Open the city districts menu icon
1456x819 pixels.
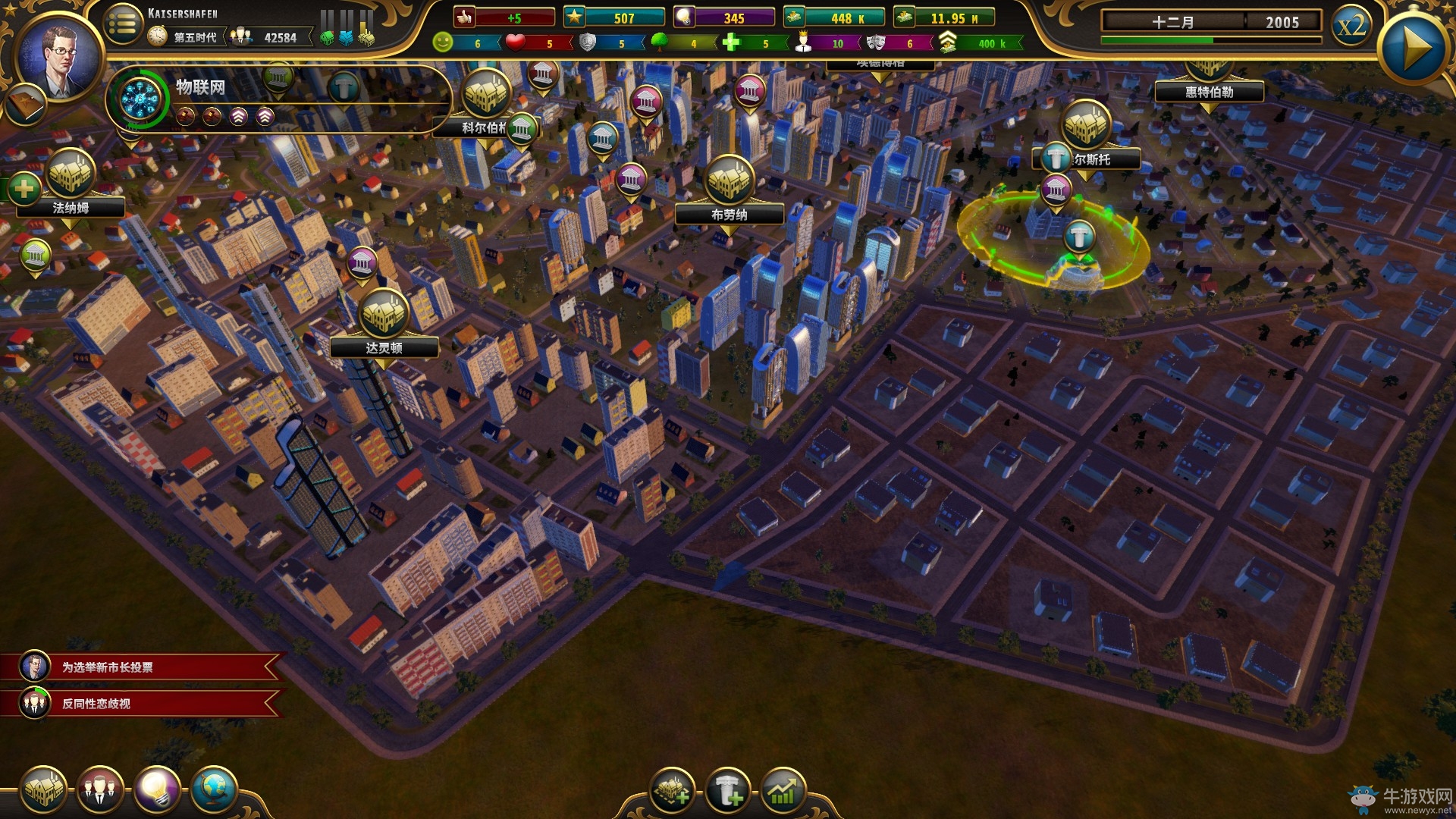tap(43, 790)
